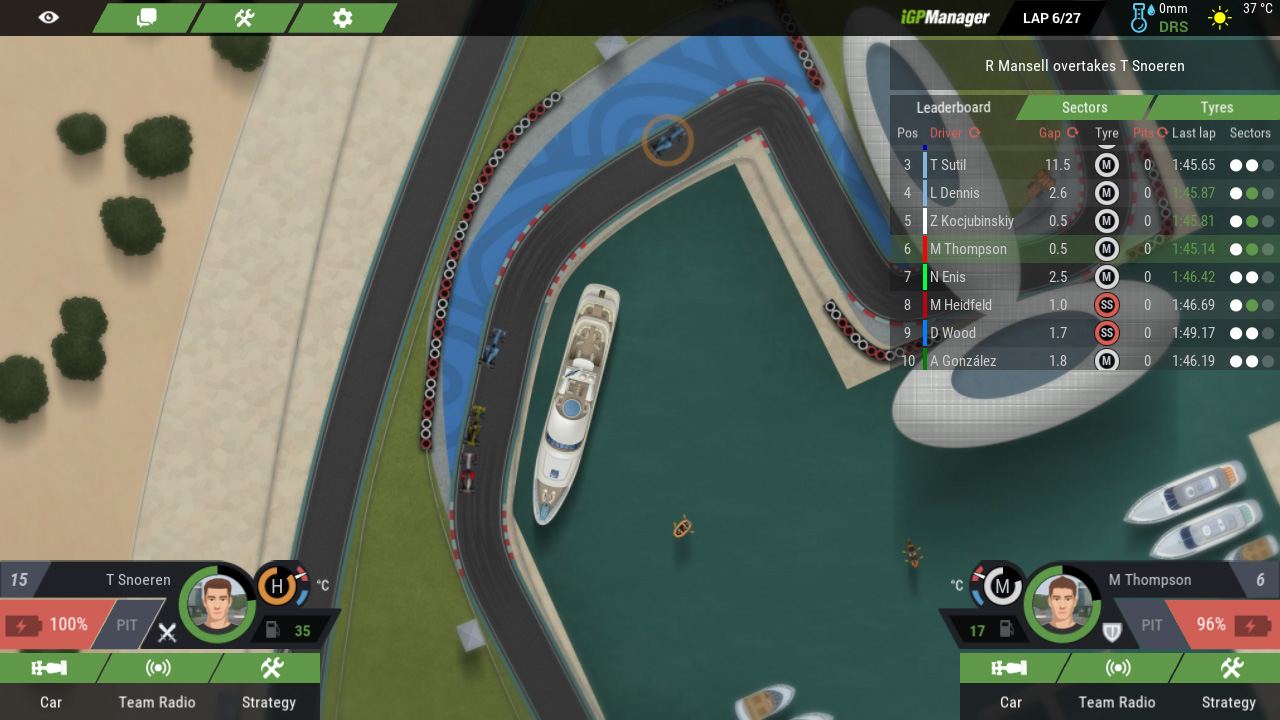
Task: Open T Snoeren's Car panel
Action: click(x=50, y=683)
